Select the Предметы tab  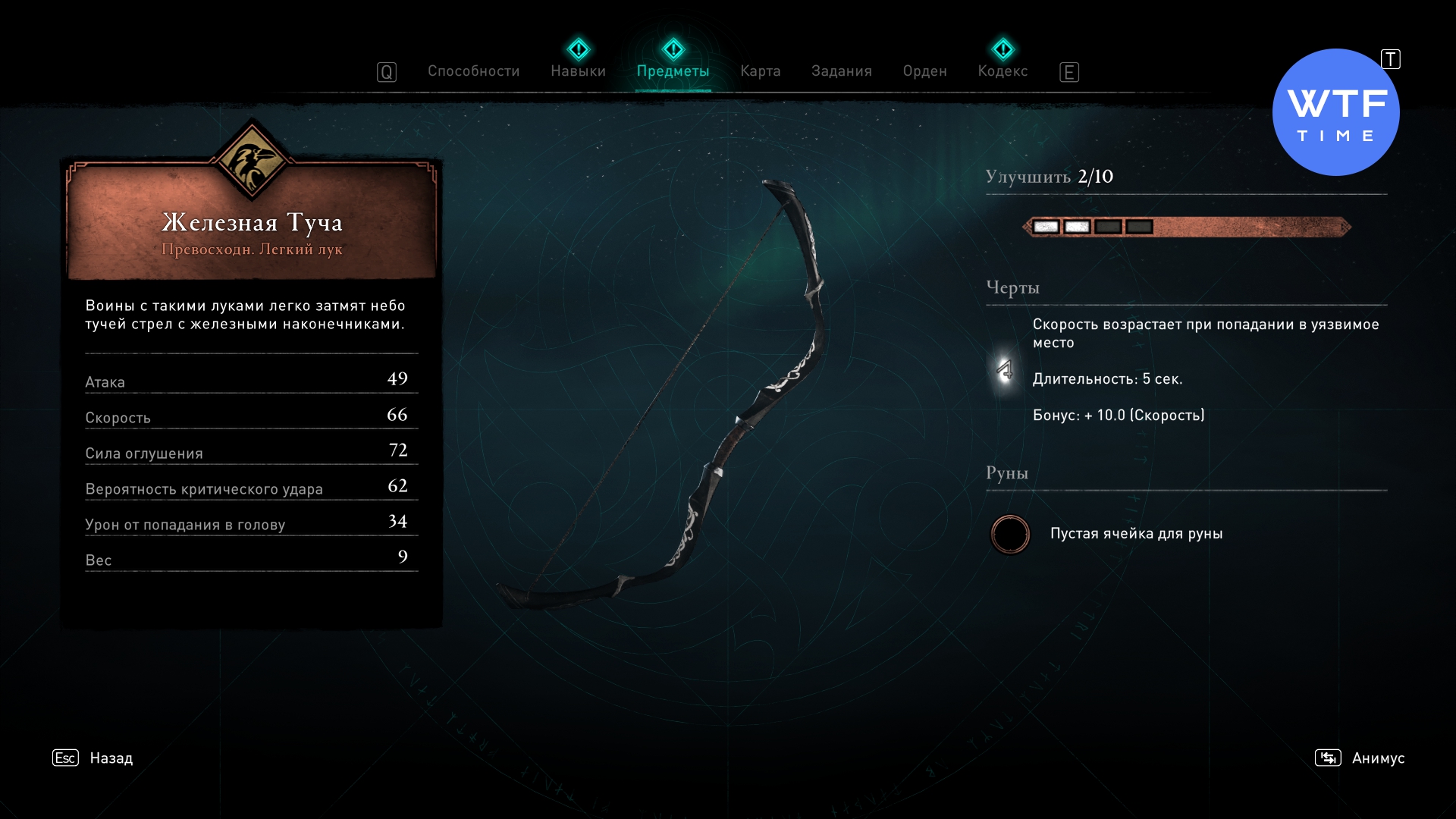[x=673, y=71]
